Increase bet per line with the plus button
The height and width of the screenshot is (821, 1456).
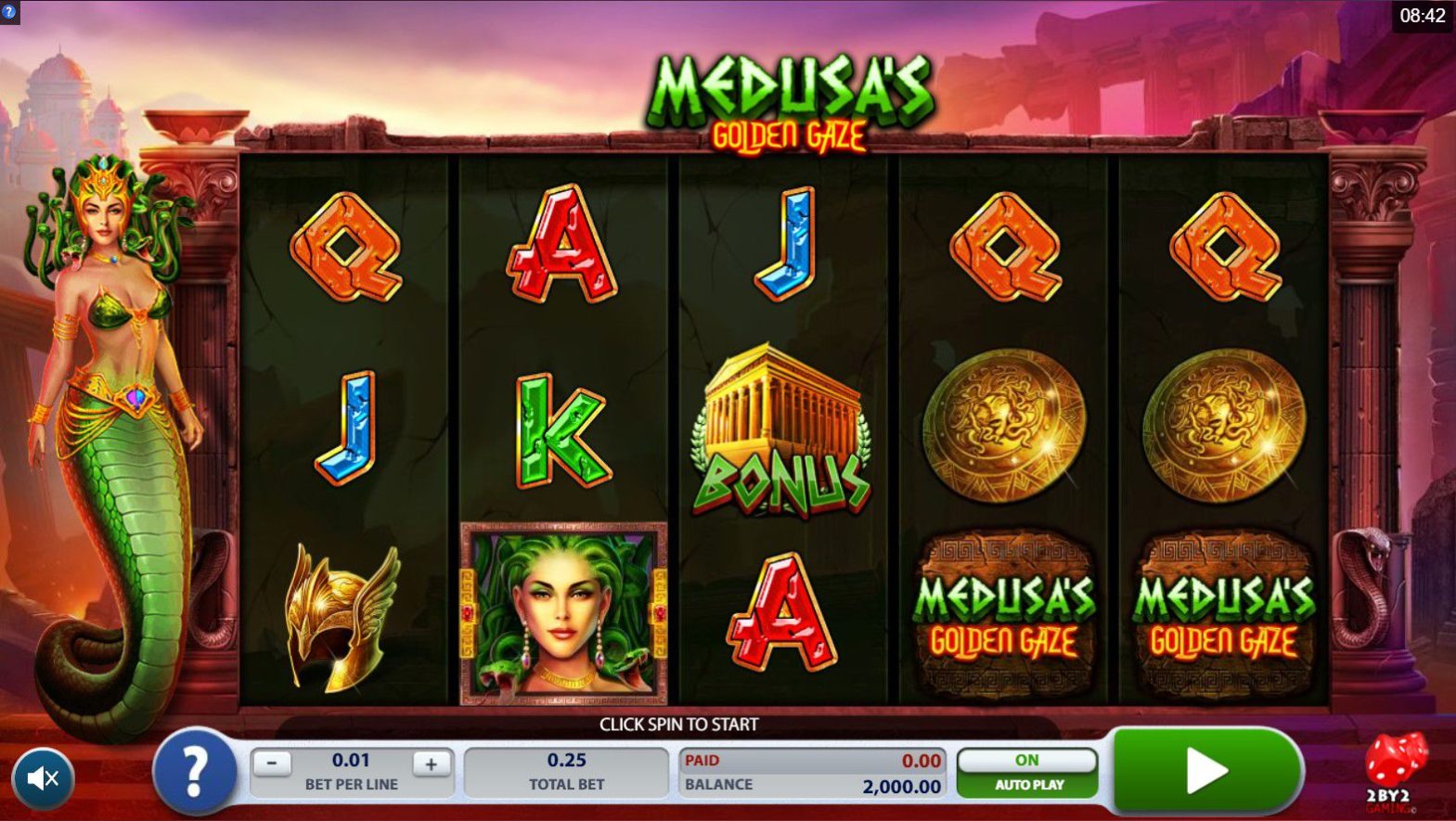[431, 764]
